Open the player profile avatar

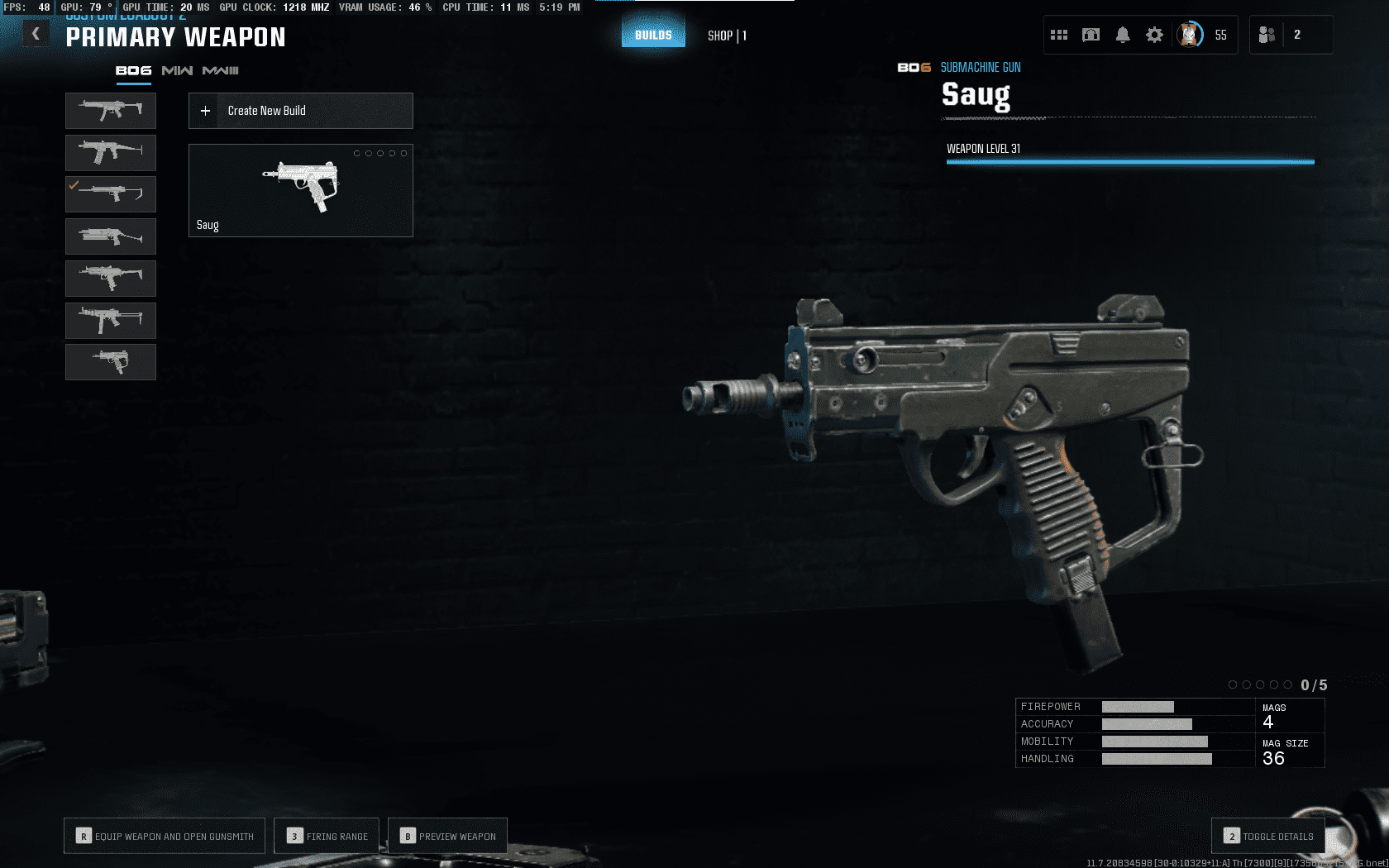[x=1190, y=35]
